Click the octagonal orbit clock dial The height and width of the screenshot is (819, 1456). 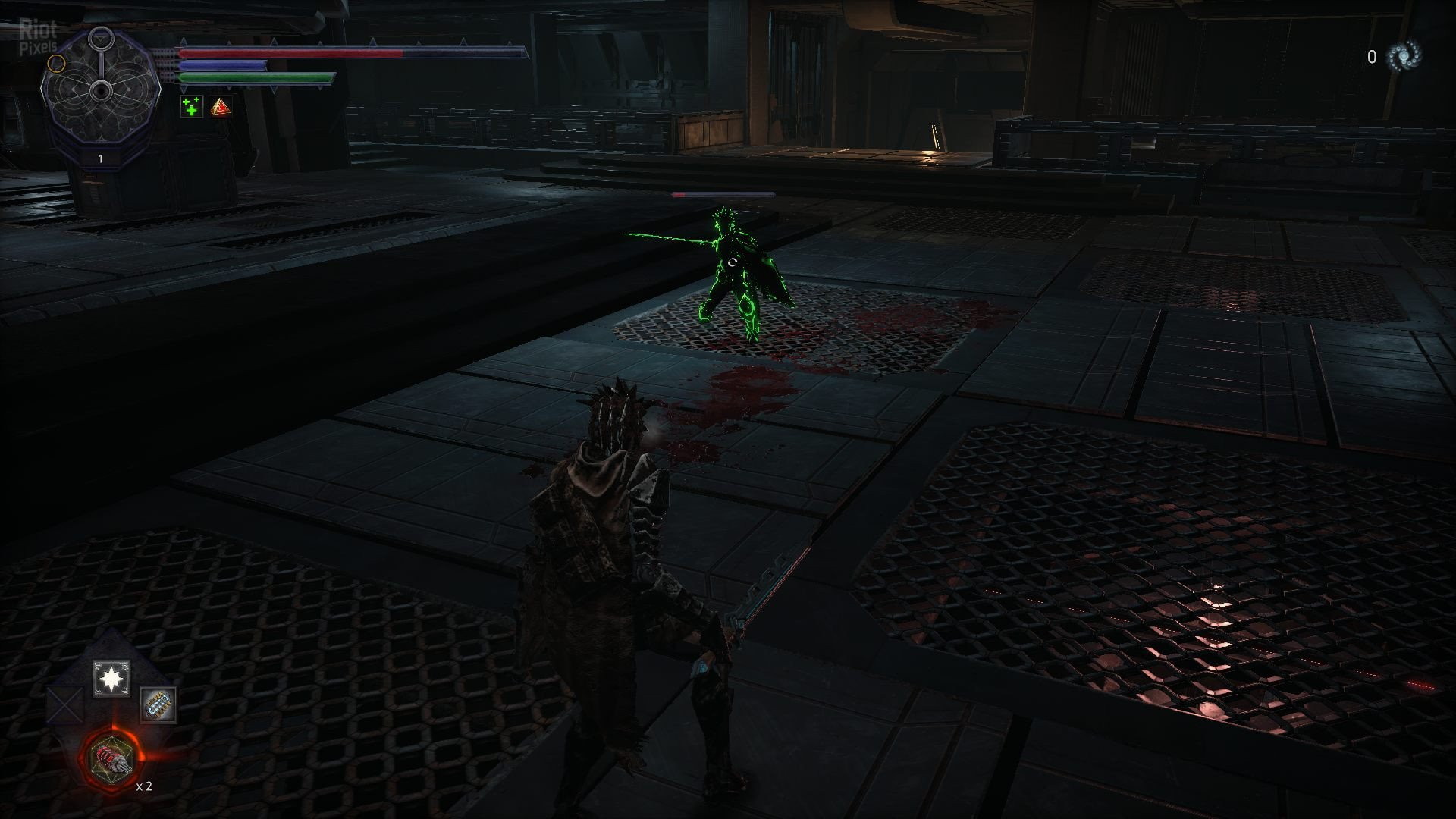point(100,91)
